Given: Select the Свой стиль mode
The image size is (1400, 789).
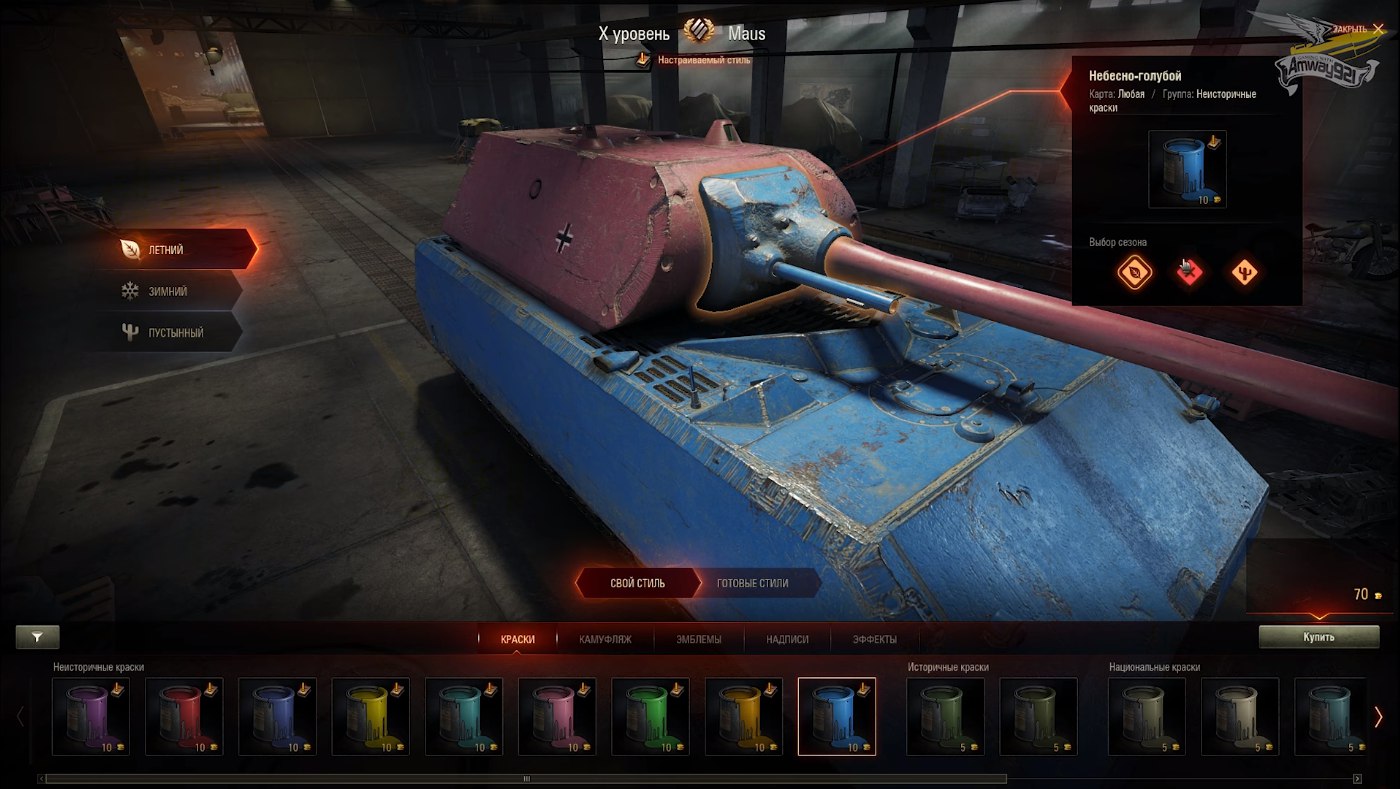Looking at the screenshot, I should [637, 583].
